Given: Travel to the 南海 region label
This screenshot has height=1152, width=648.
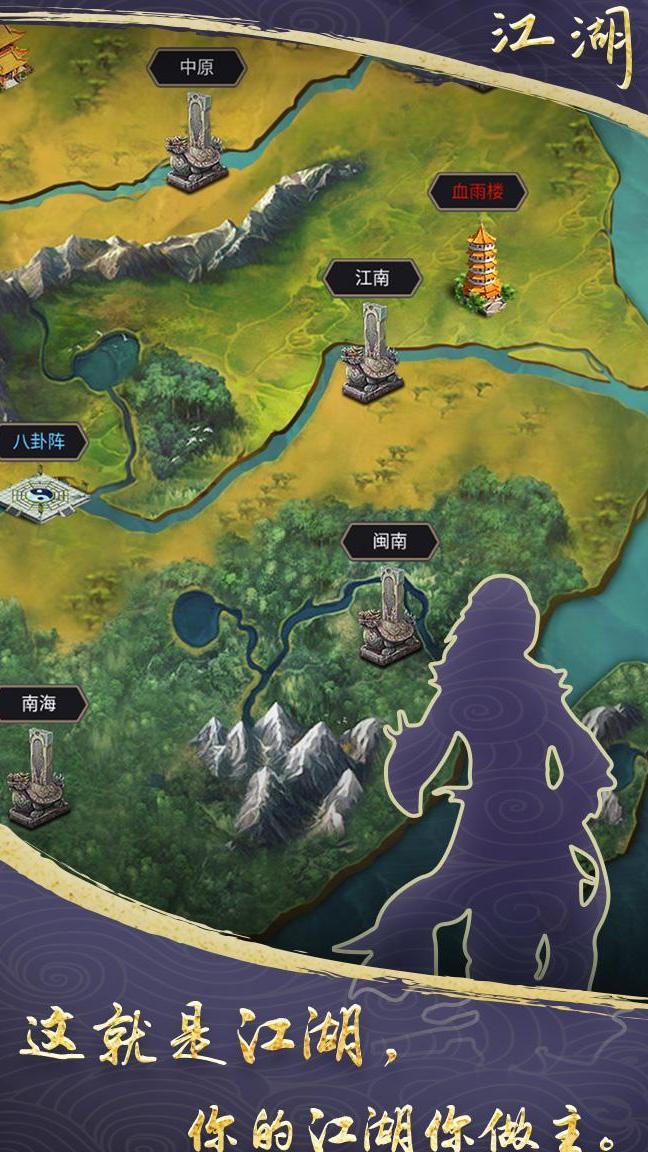Looking at the screenshot, I should click(x=40, y=704).
